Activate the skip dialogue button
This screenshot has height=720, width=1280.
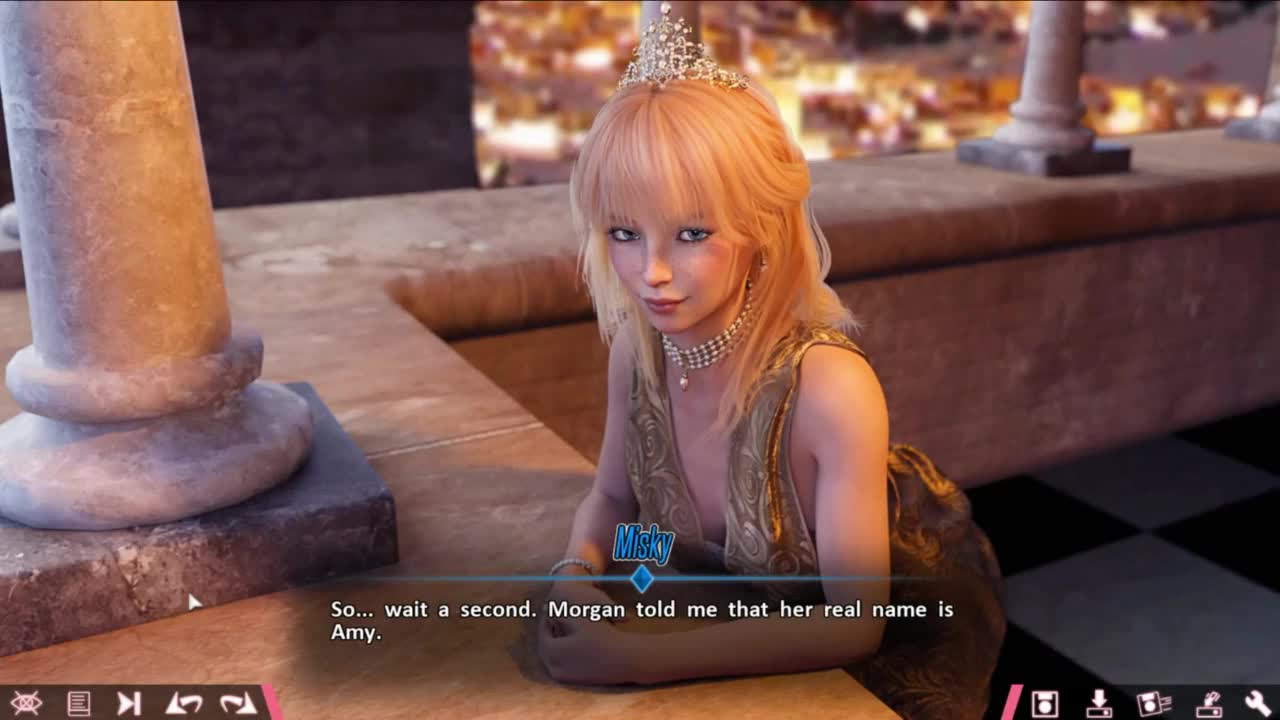point(129,703)
